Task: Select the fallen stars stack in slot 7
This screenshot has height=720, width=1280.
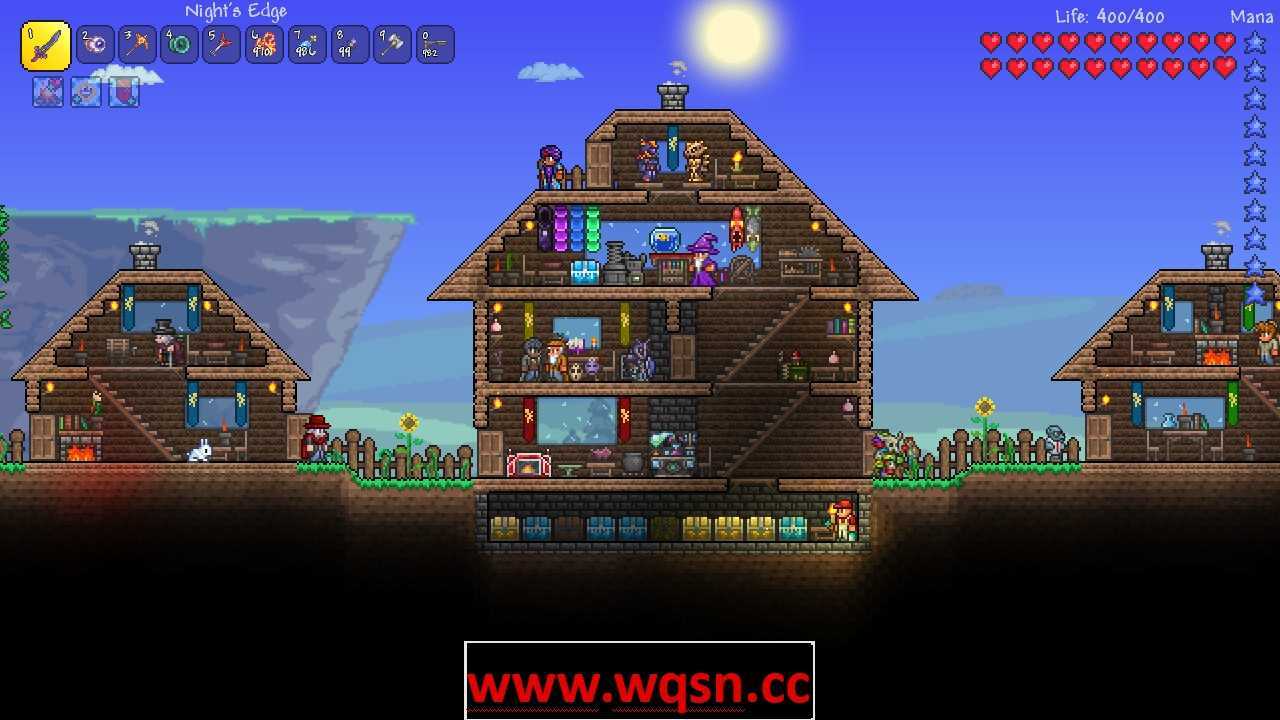Action: click(x=306, y=44)
